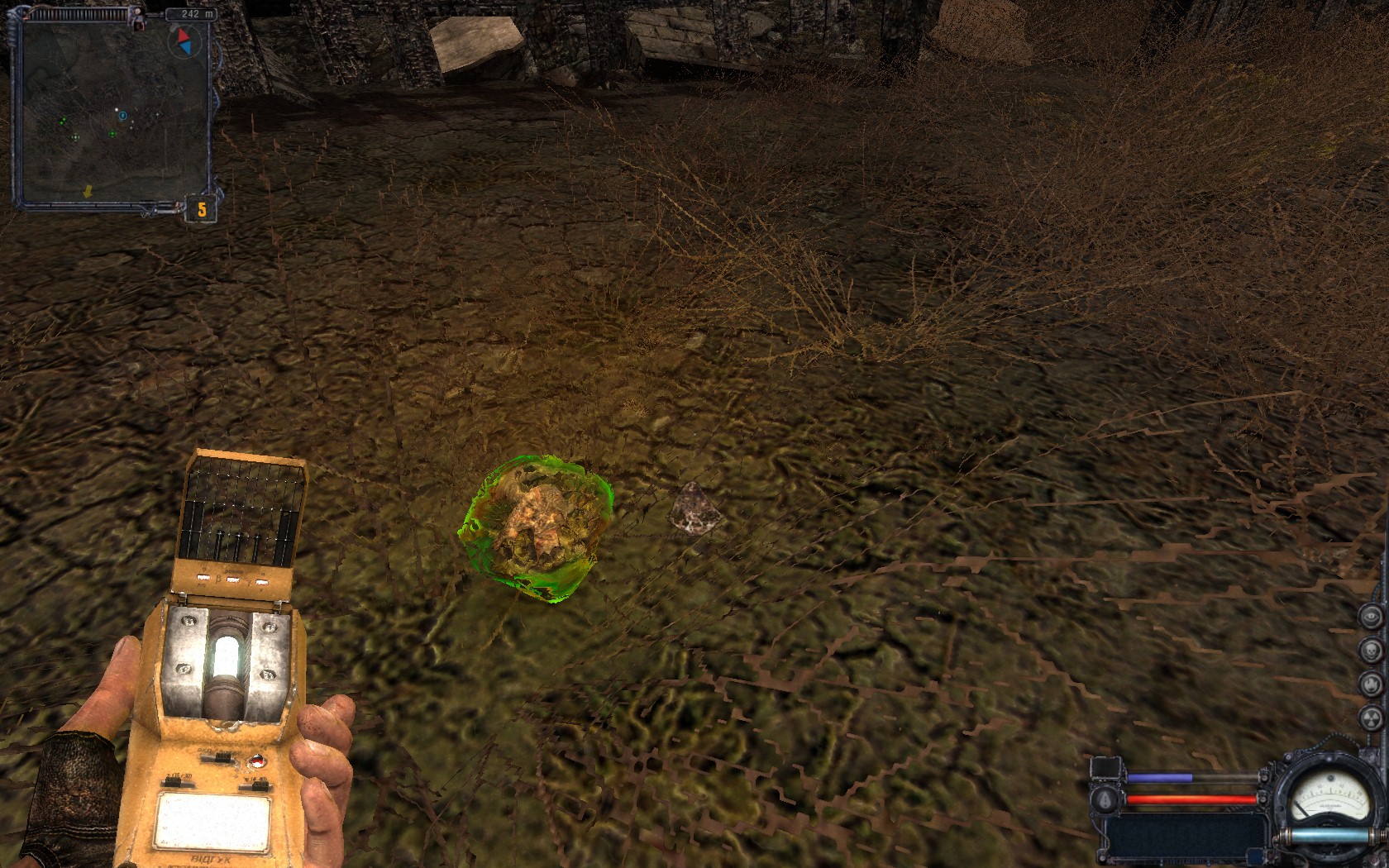
Task: Click the flame thermal hazard indicator
Action: click(x=1371, y=684)
